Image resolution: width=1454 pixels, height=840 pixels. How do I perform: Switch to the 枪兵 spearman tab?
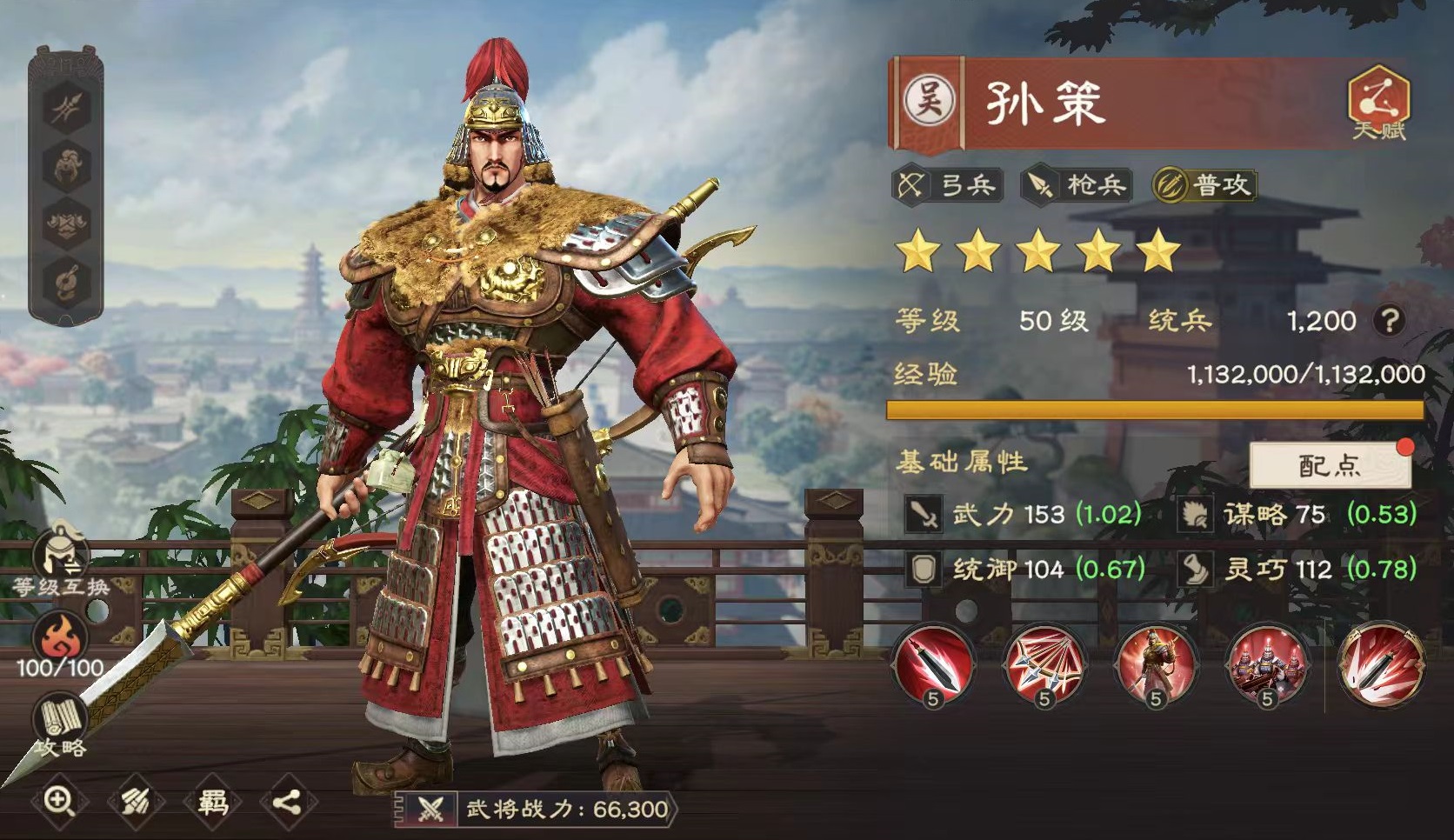pos(1078,185)
